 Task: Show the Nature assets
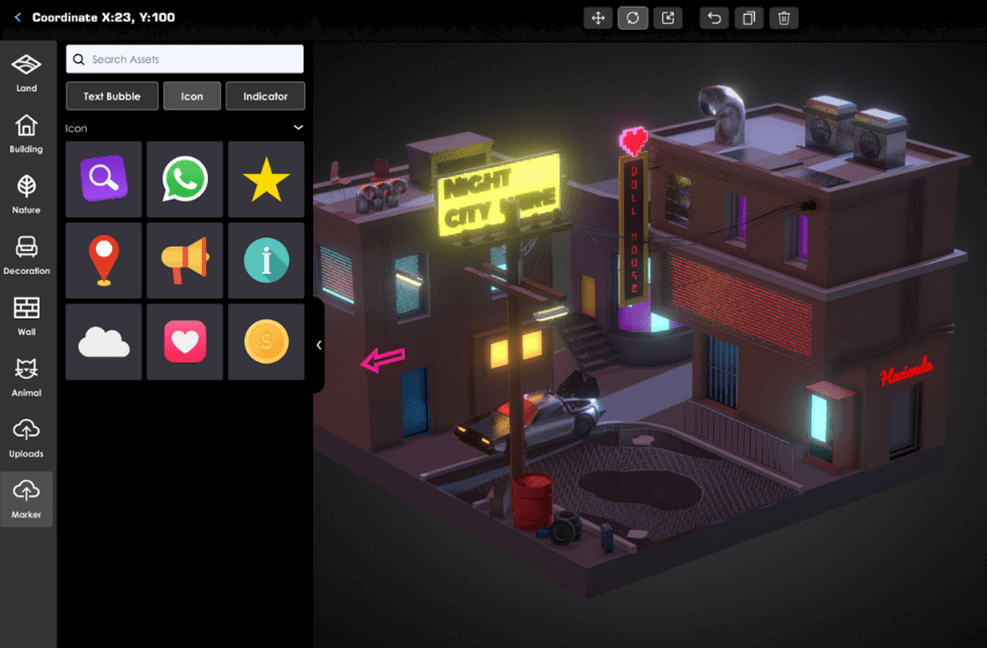tap(27, 195)
